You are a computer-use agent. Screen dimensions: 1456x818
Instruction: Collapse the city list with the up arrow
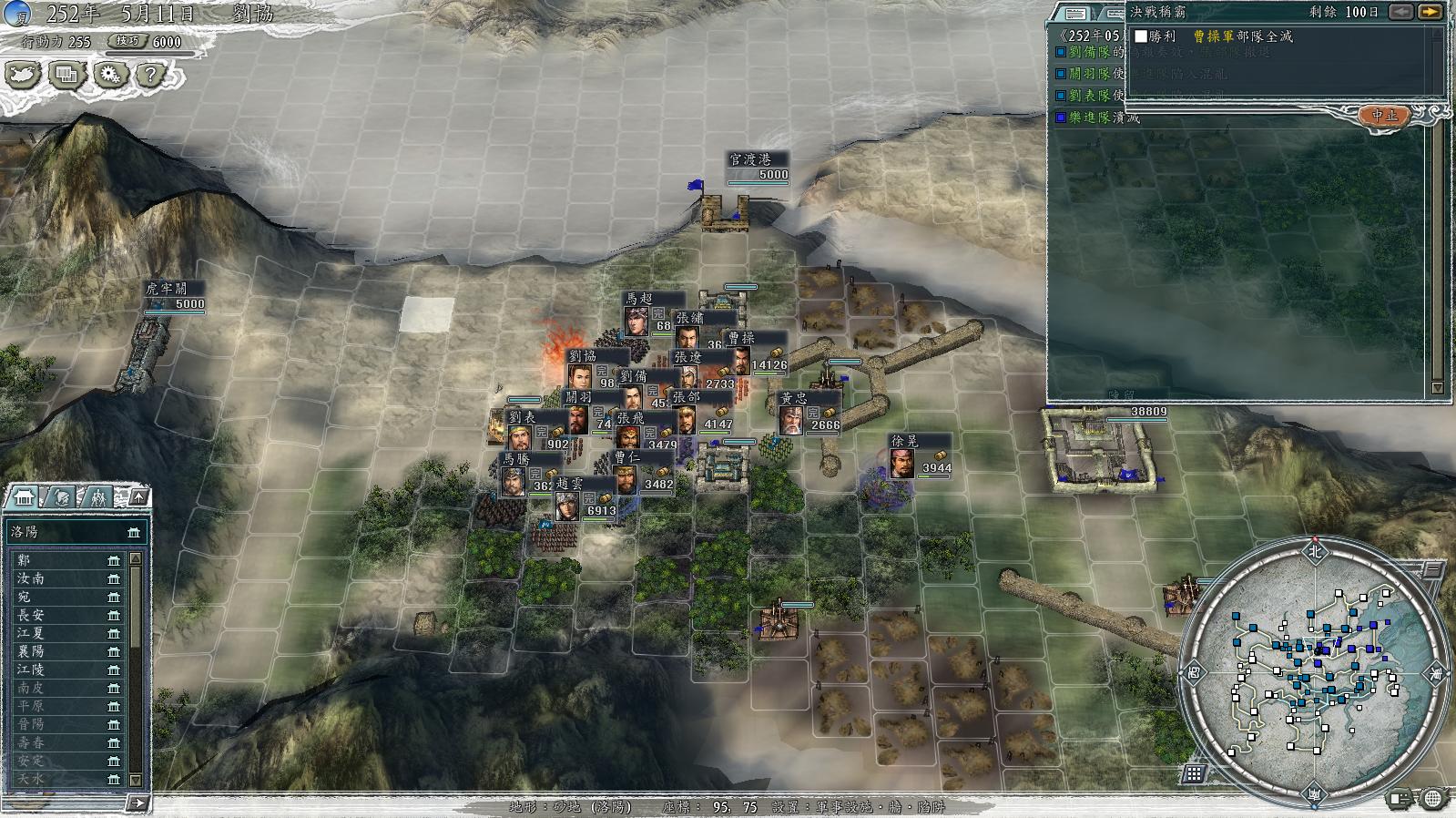pos(137,496)
